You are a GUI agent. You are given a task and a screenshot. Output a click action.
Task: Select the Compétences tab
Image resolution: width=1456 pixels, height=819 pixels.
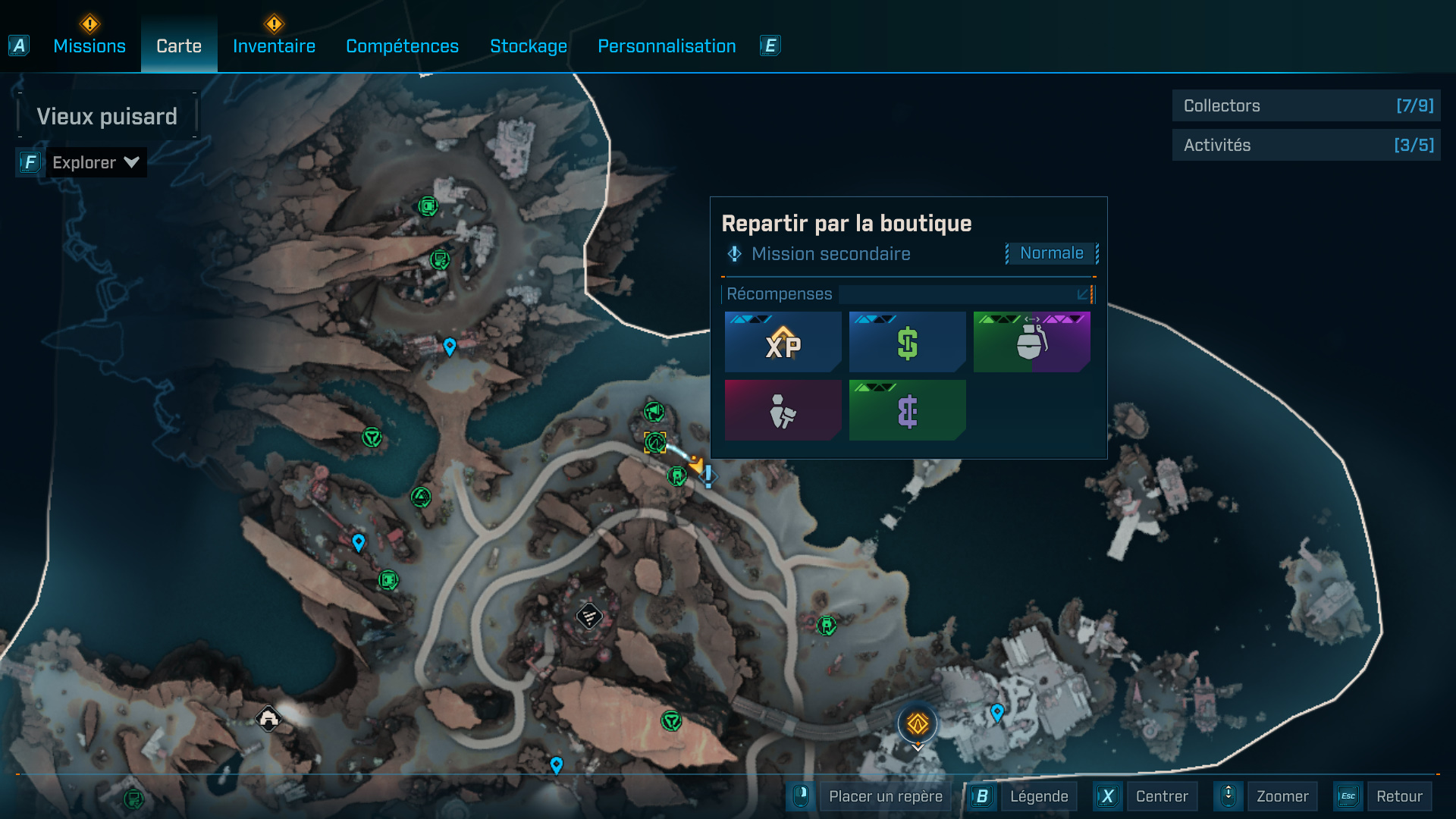[402, 46]
